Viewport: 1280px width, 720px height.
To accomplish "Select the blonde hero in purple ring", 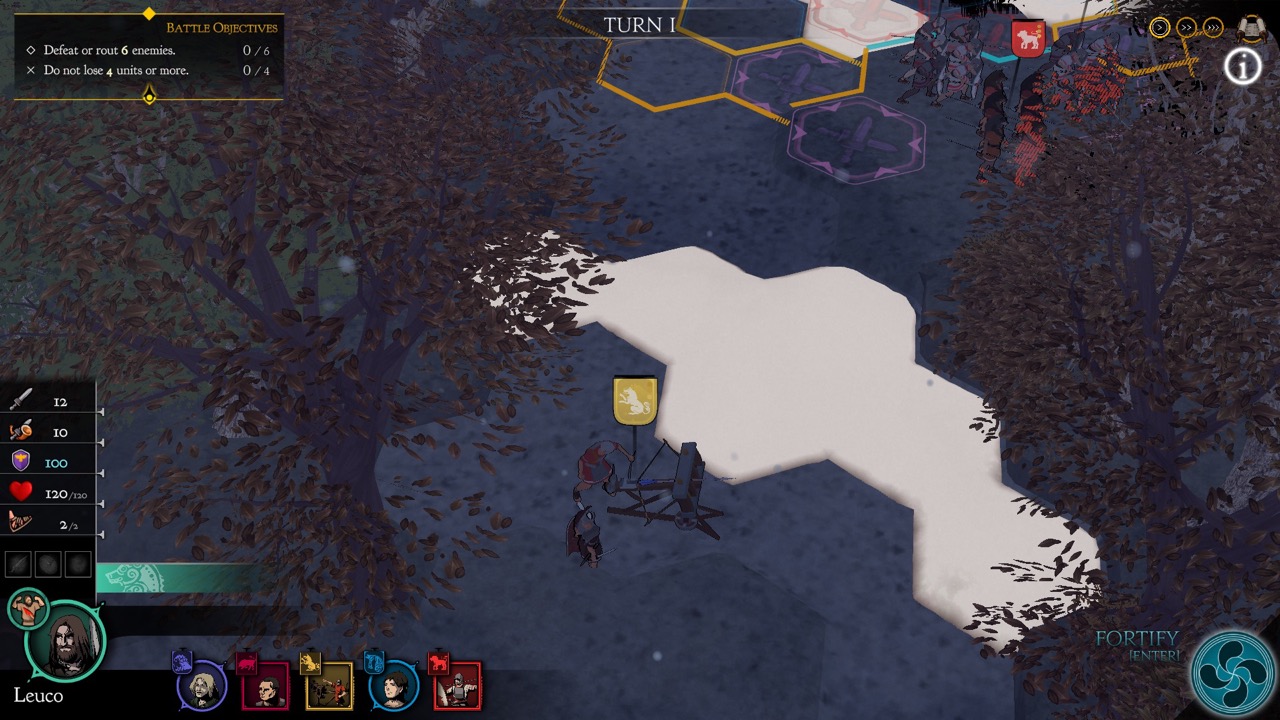I will tap(202, 687).
